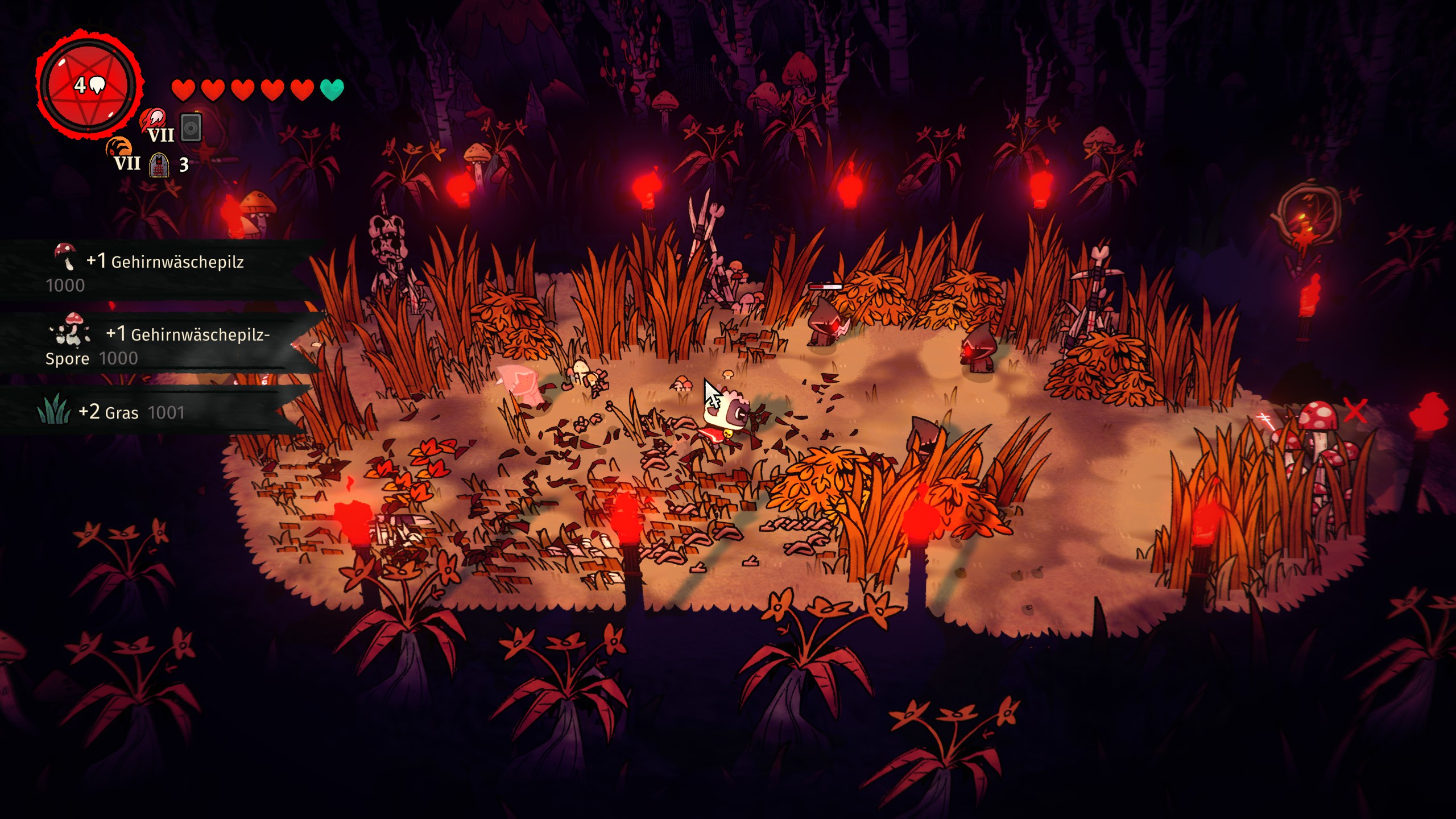Select the orange claw weapon icon

(118, 148)
